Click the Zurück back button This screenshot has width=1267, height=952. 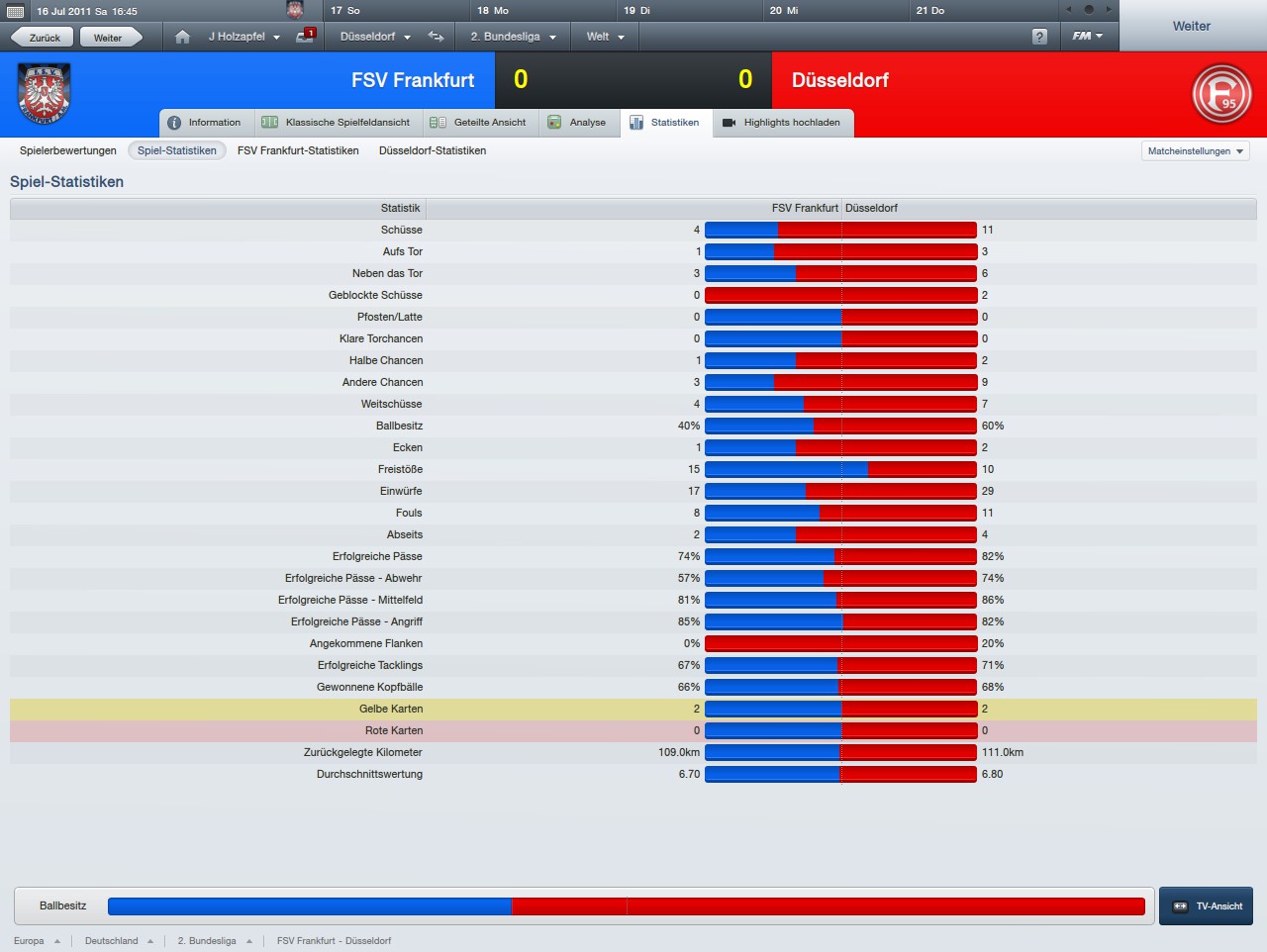pos(43,38)
